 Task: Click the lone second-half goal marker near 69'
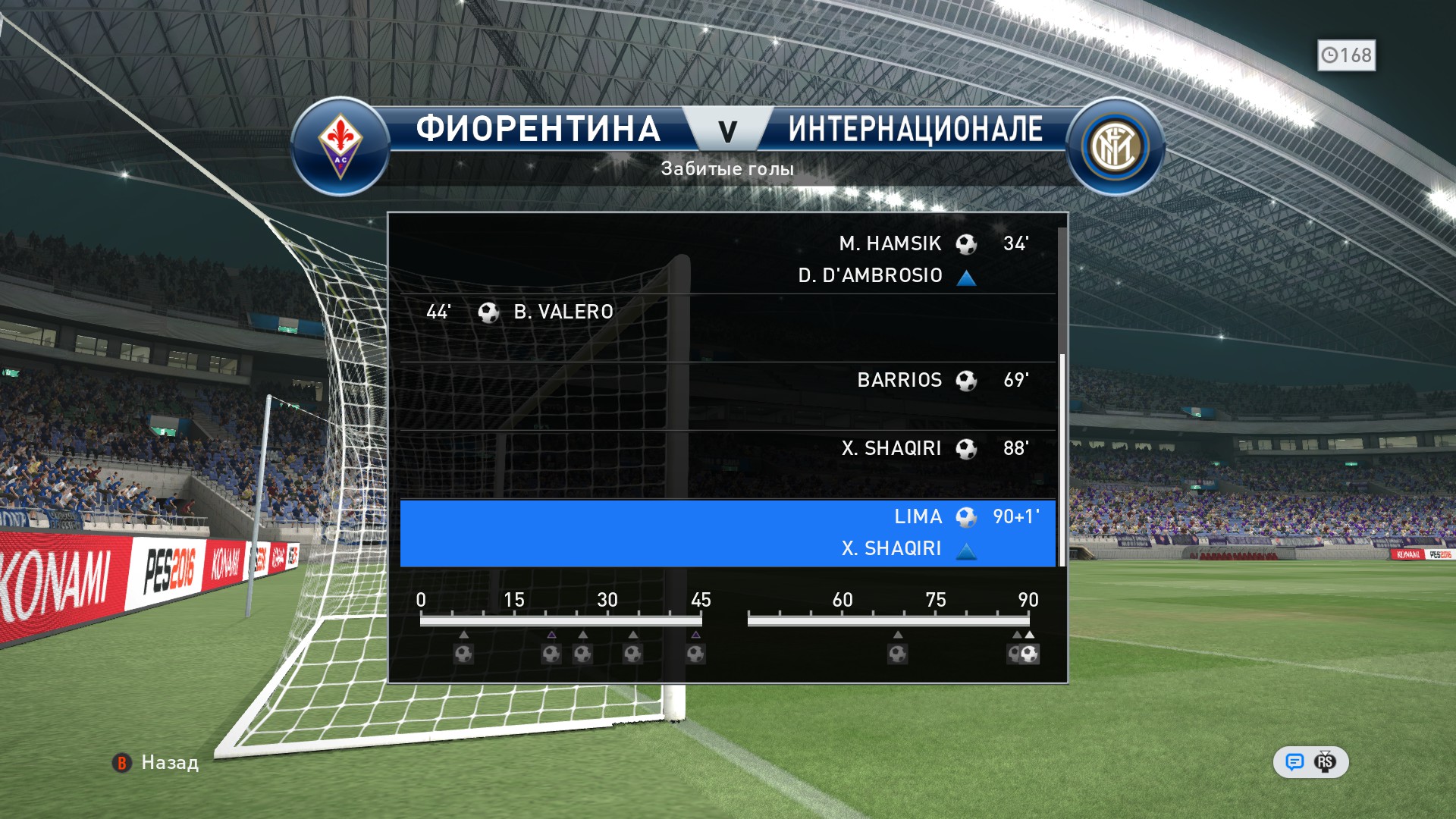[x=897, y=653]
